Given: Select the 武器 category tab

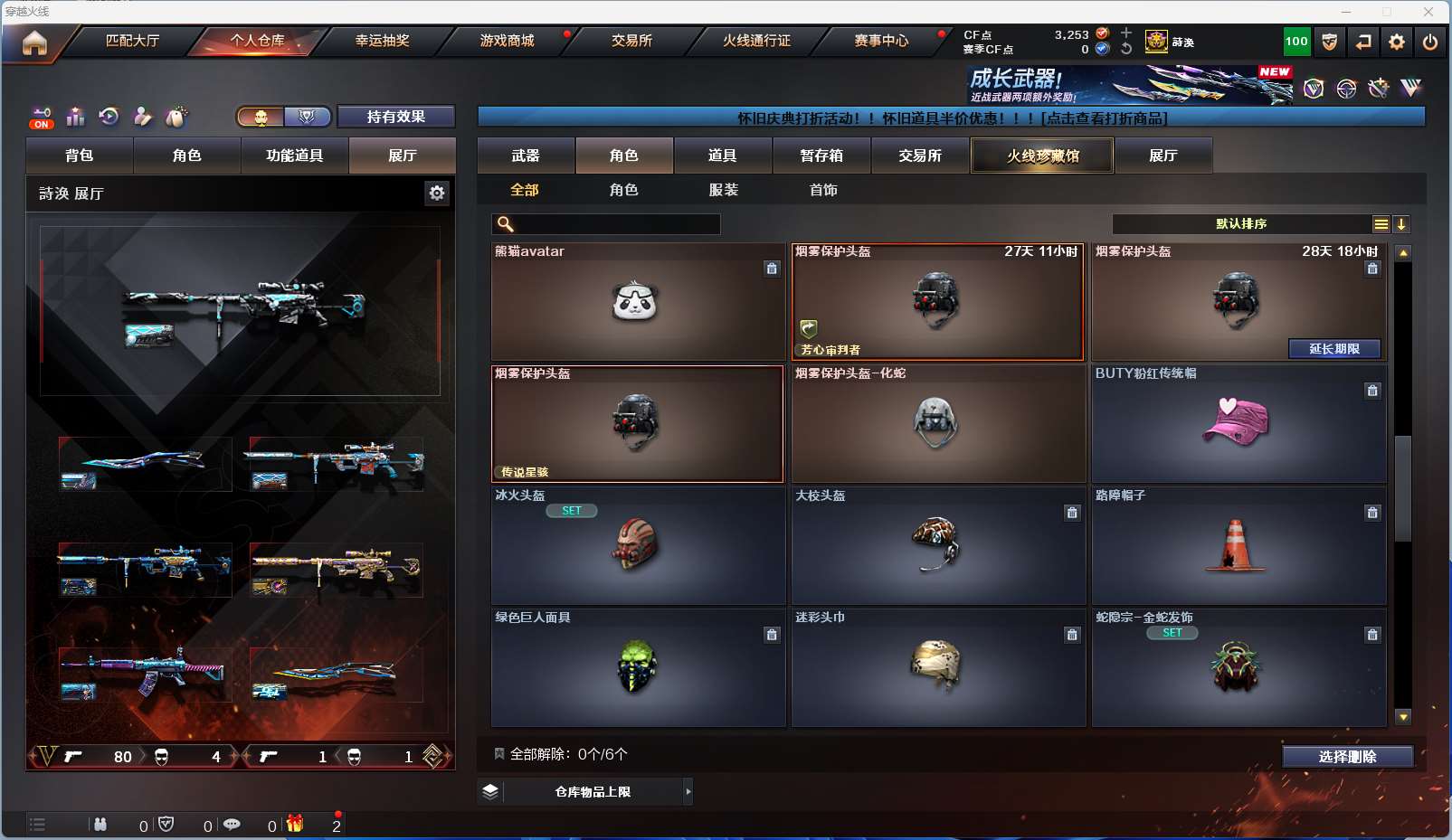Looking at the screenshot, I should click(526, 156).
